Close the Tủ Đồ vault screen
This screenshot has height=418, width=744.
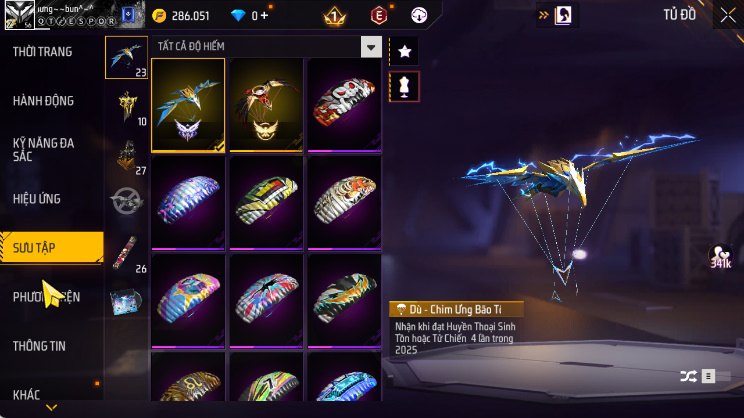click(728, 15)
